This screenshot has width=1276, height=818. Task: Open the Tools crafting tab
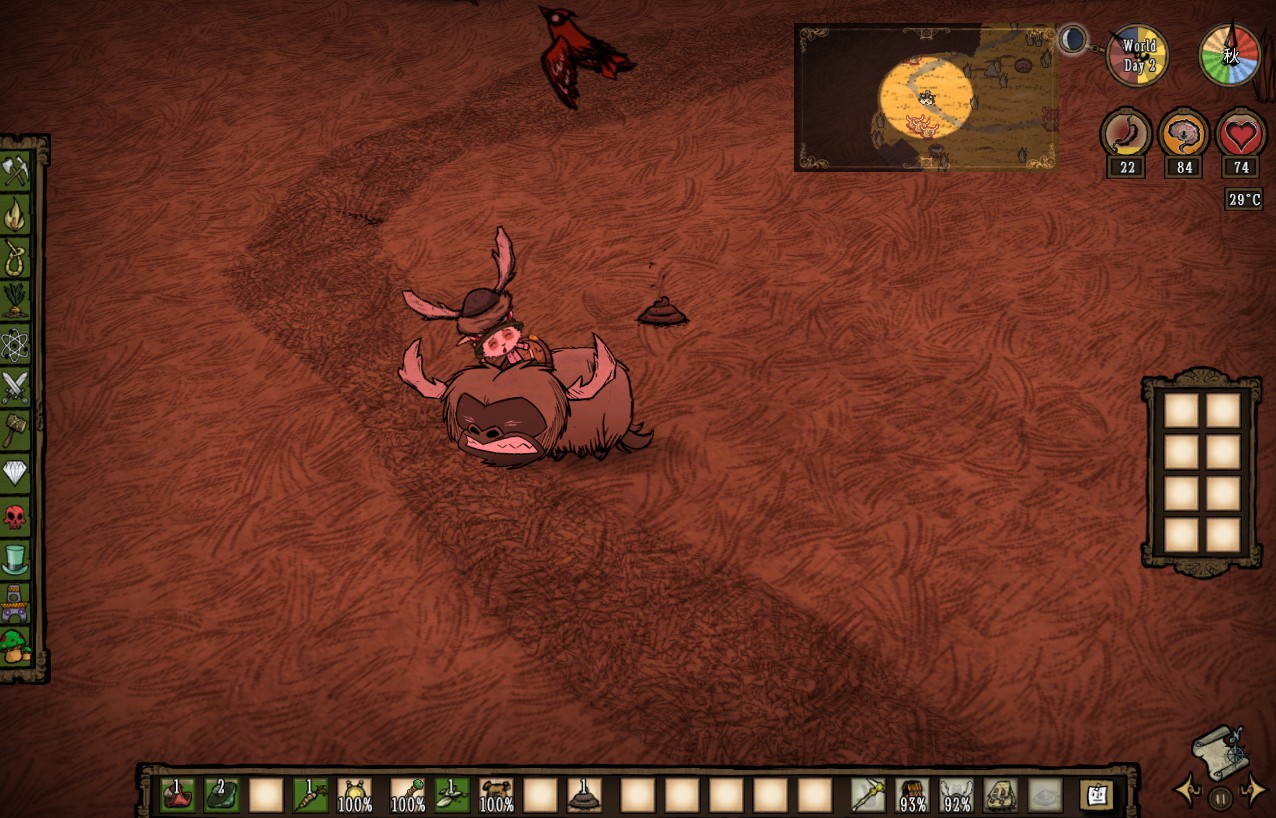point(16,171)
